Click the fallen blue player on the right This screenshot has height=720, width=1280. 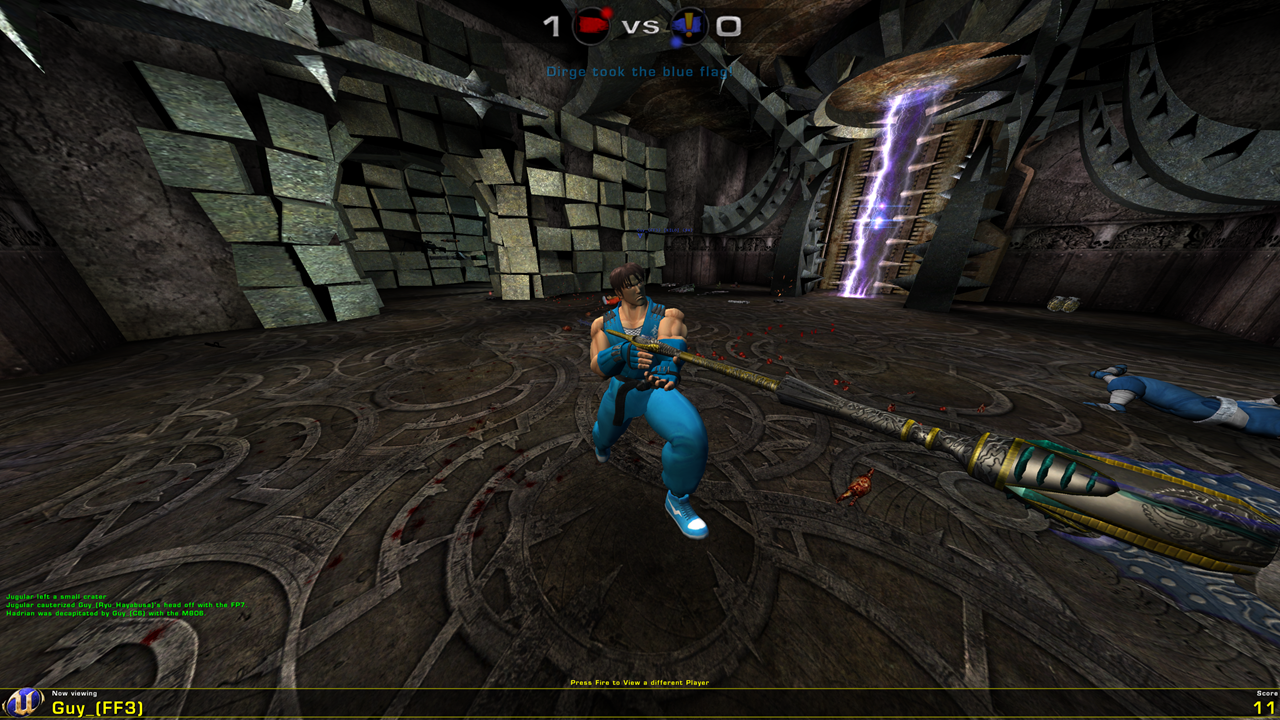coord(1180,400)
